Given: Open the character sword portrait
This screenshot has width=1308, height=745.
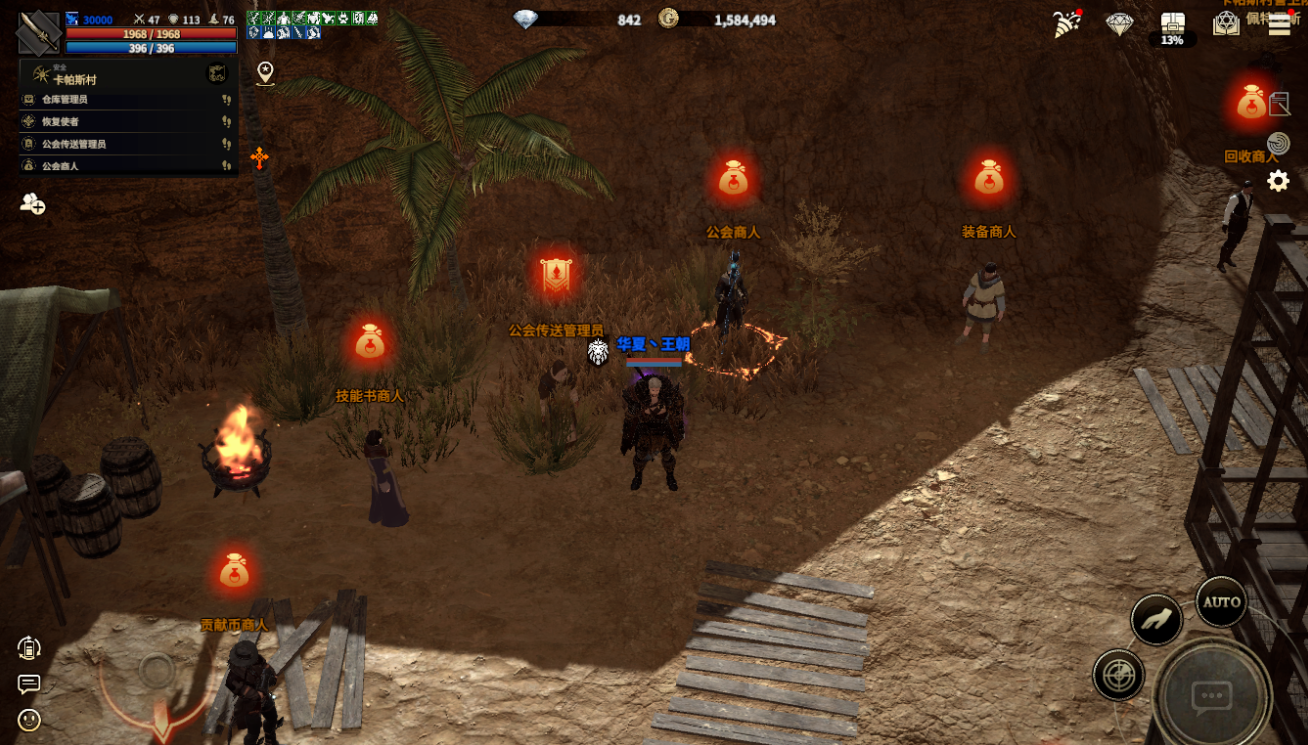Looking at the screenshot, I should click(38, 31).
